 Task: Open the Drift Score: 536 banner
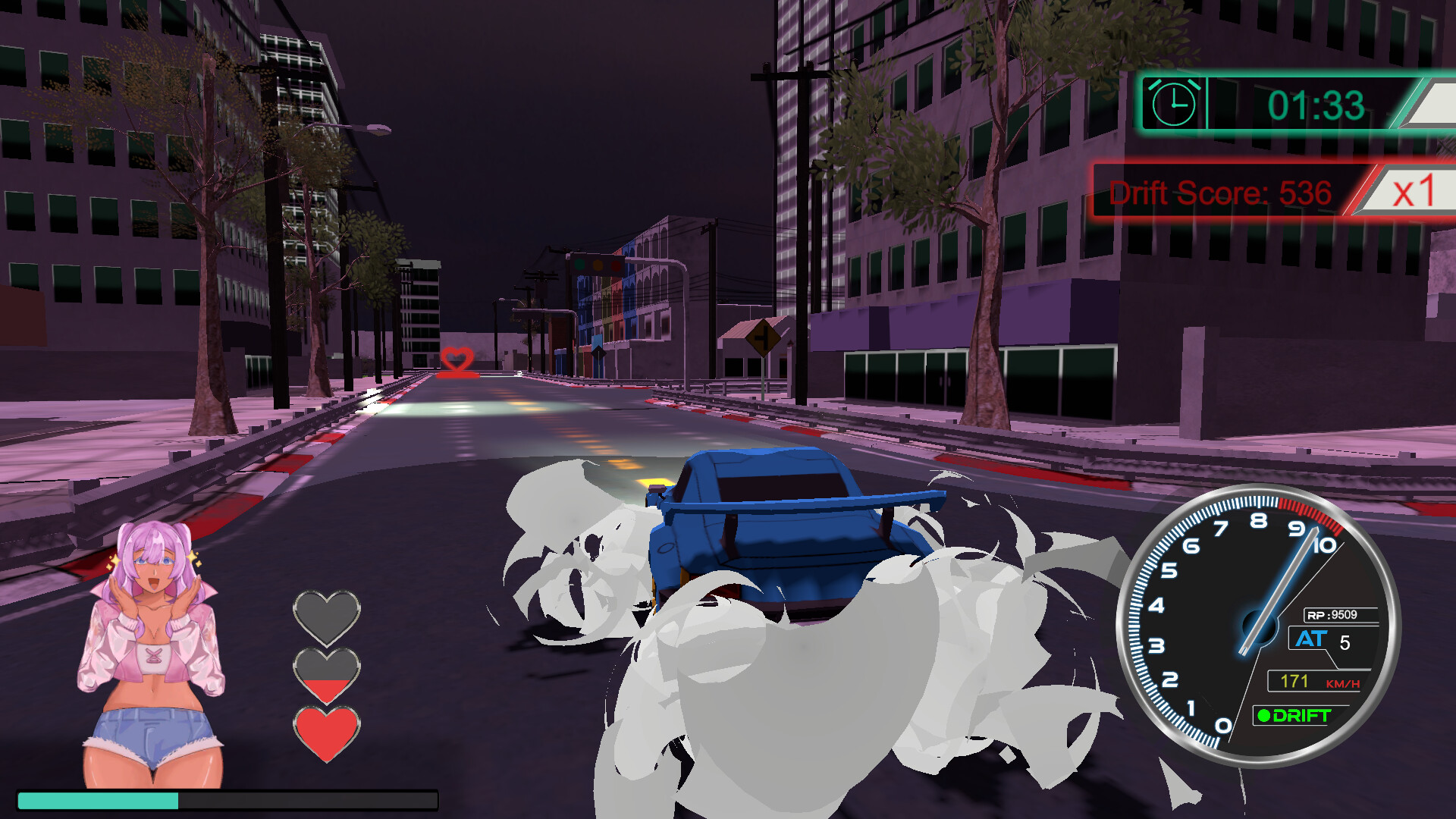point(1221,193)
